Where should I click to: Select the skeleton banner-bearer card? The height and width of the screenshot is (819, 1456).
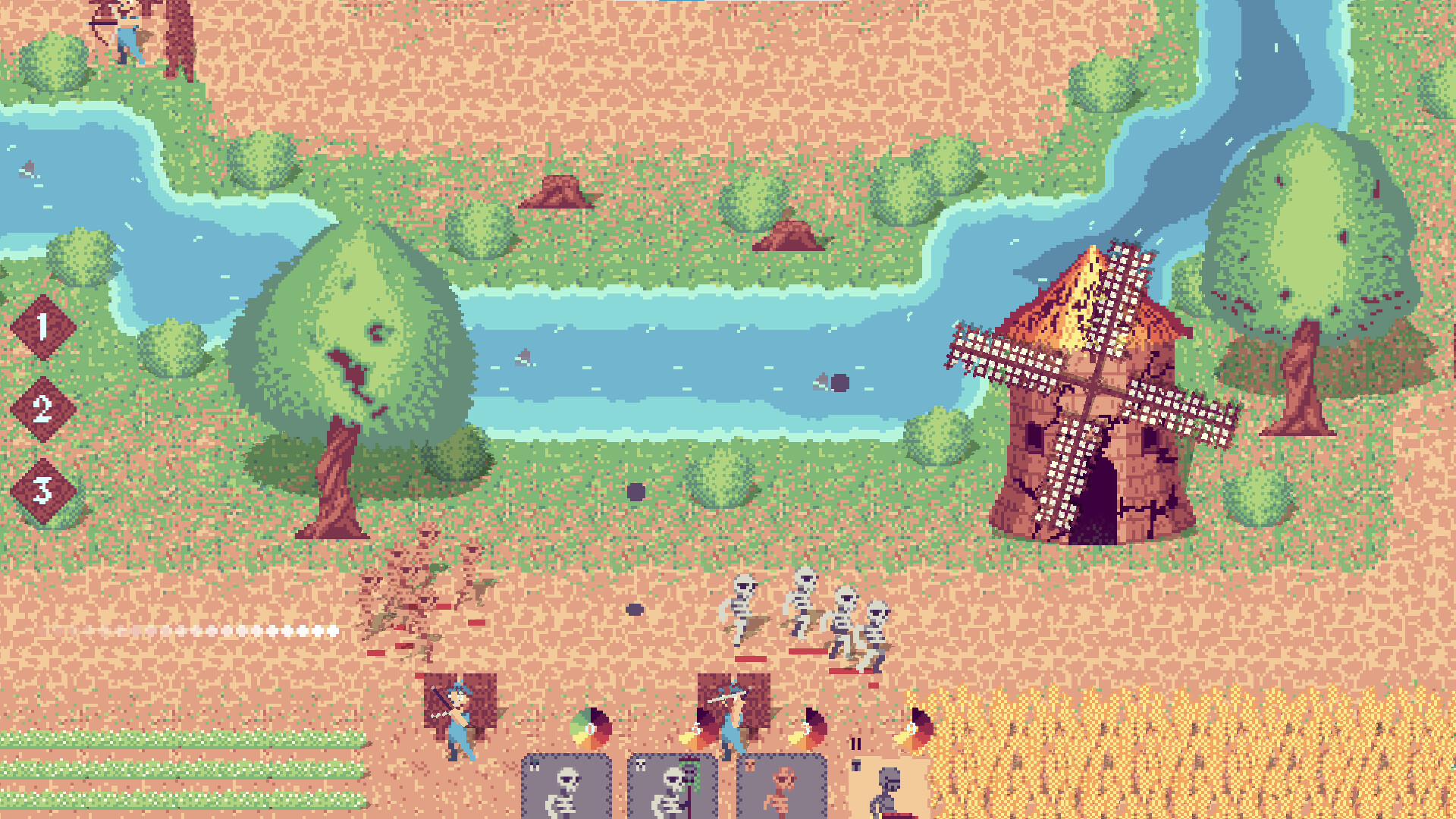(673, 792)
